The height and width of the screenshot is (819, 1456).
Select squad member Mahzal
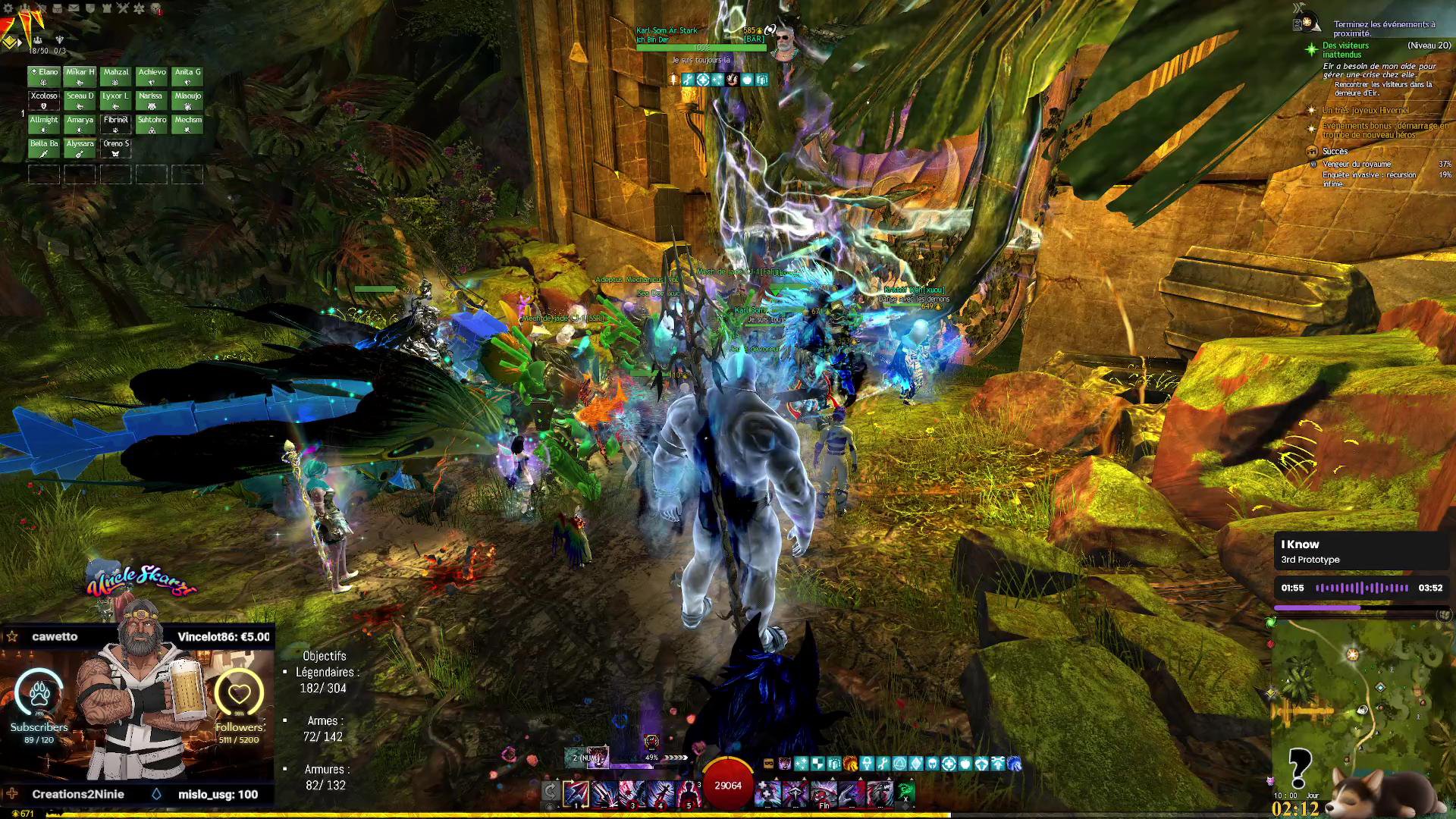[x=116, y=77]
